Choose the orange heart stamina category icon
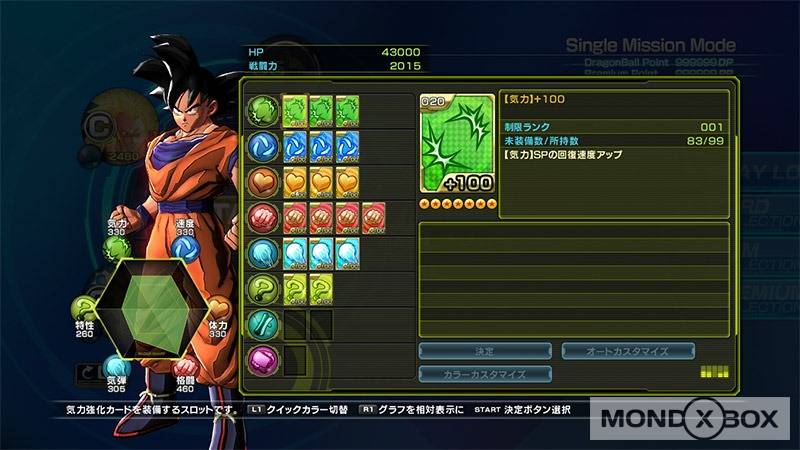This screenshot has height=450, width=800. coord(264,181)
